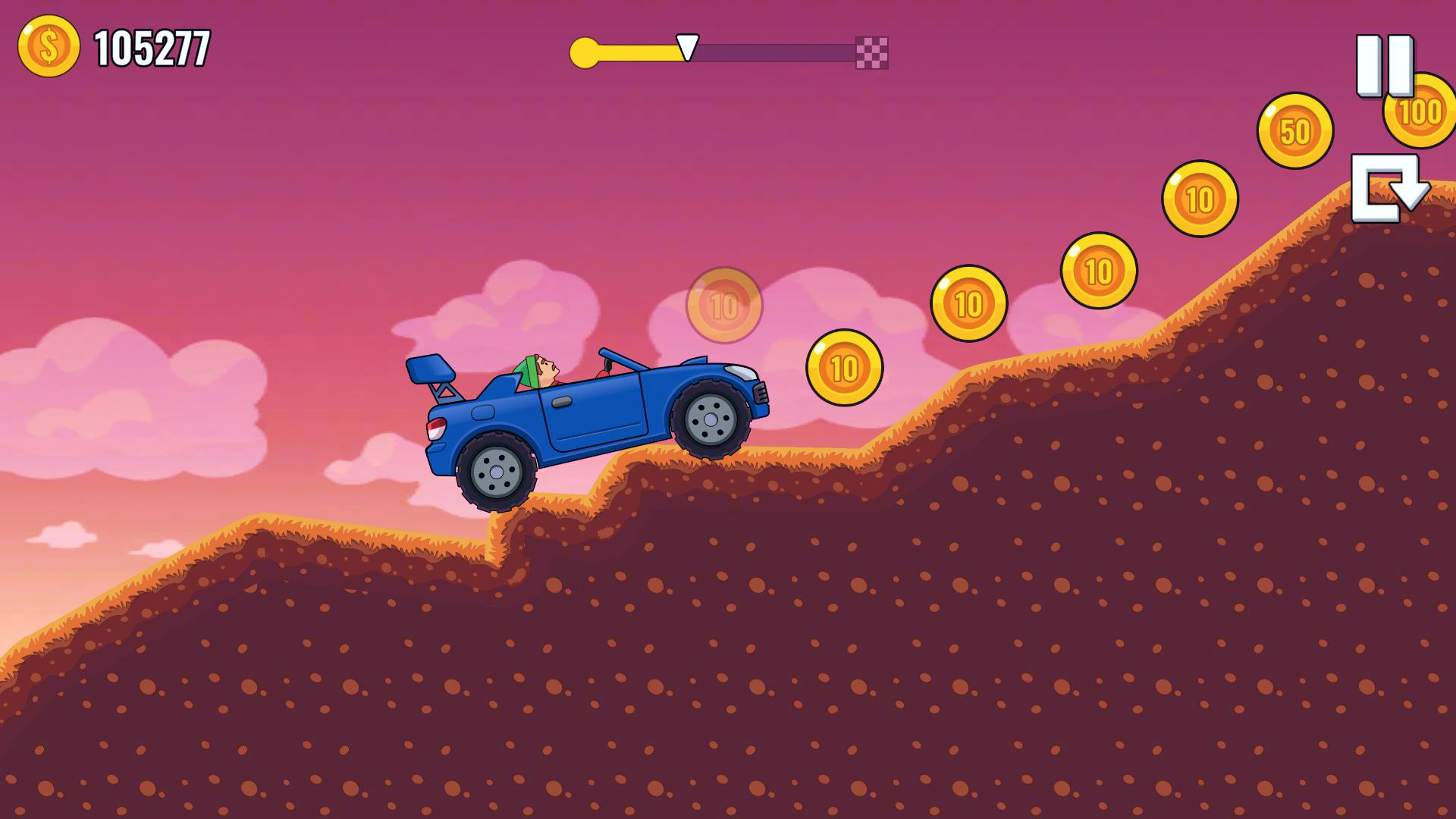This screenshot has height=819, width=1456.
Task: Select the car's front wheel
Action: coord(711,419)
